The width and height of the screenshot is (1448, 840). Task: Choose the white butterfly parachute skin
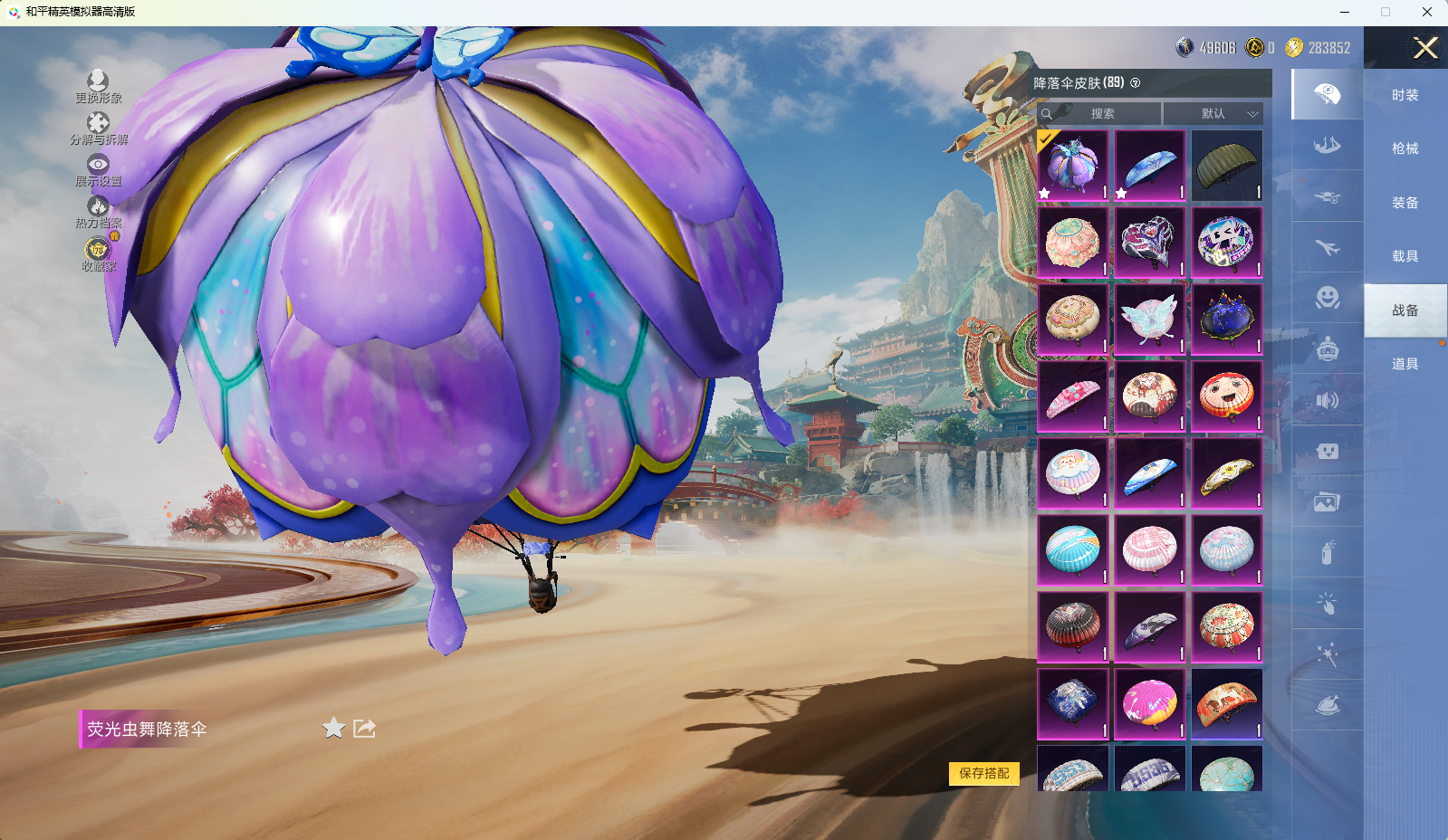1149,320
